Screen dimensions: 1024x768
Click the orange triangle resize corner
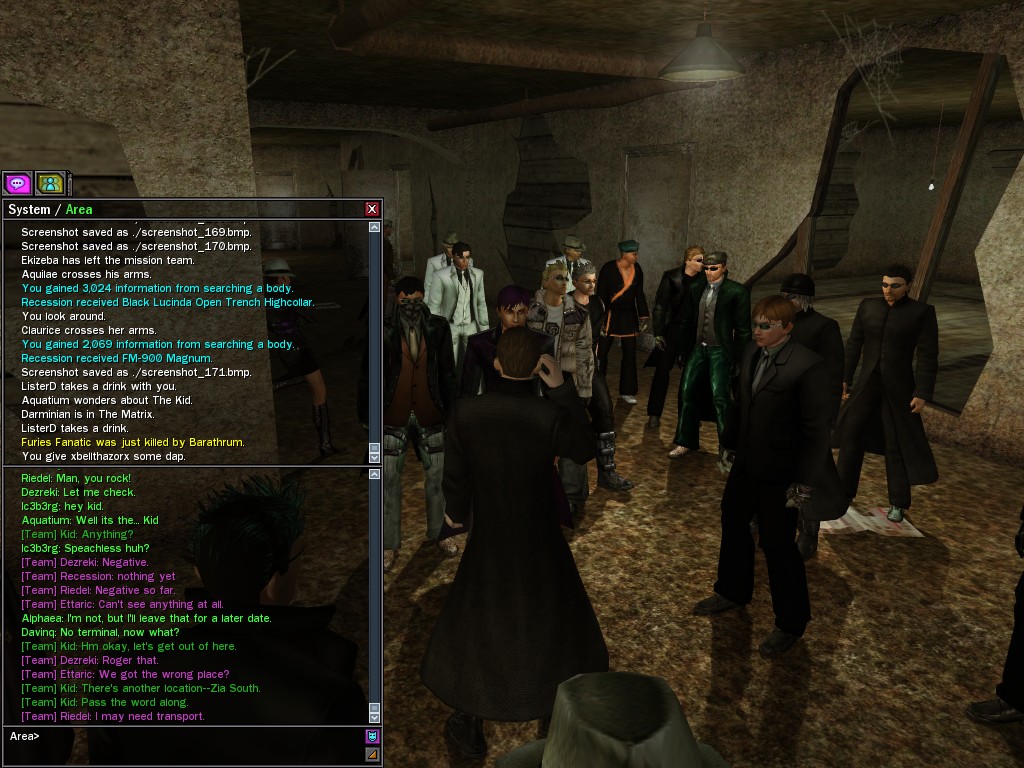pyautogui.click(x=372, y=754)
